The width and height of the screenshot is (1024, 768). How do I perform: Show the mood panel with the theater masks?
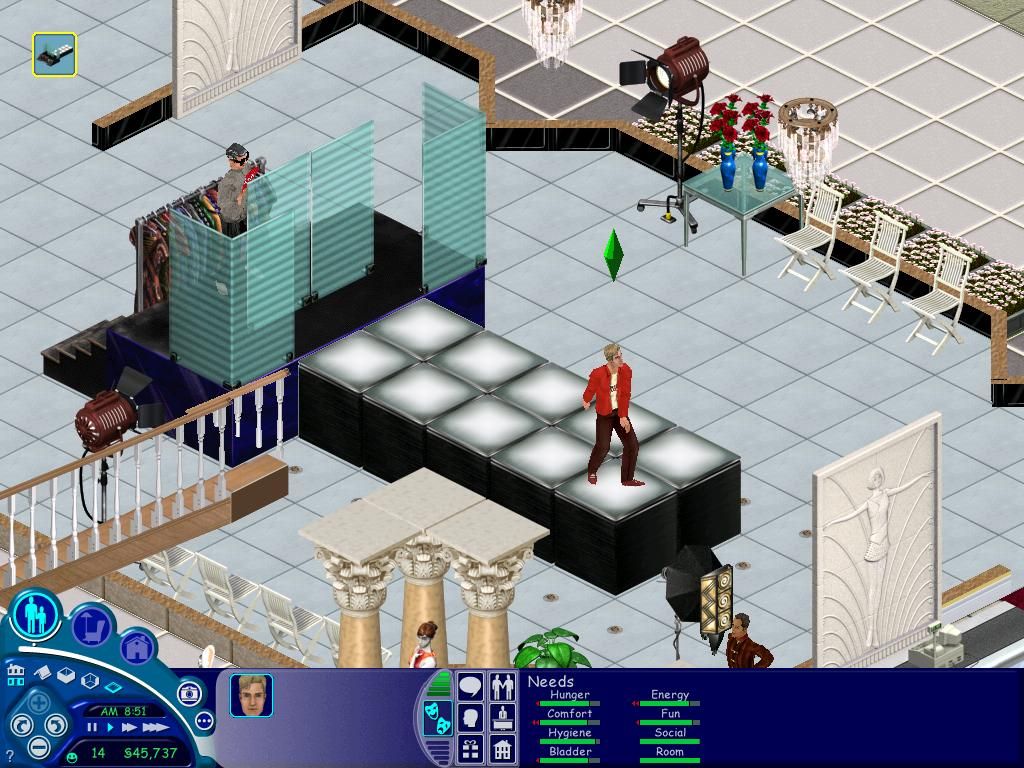(438, 717)
